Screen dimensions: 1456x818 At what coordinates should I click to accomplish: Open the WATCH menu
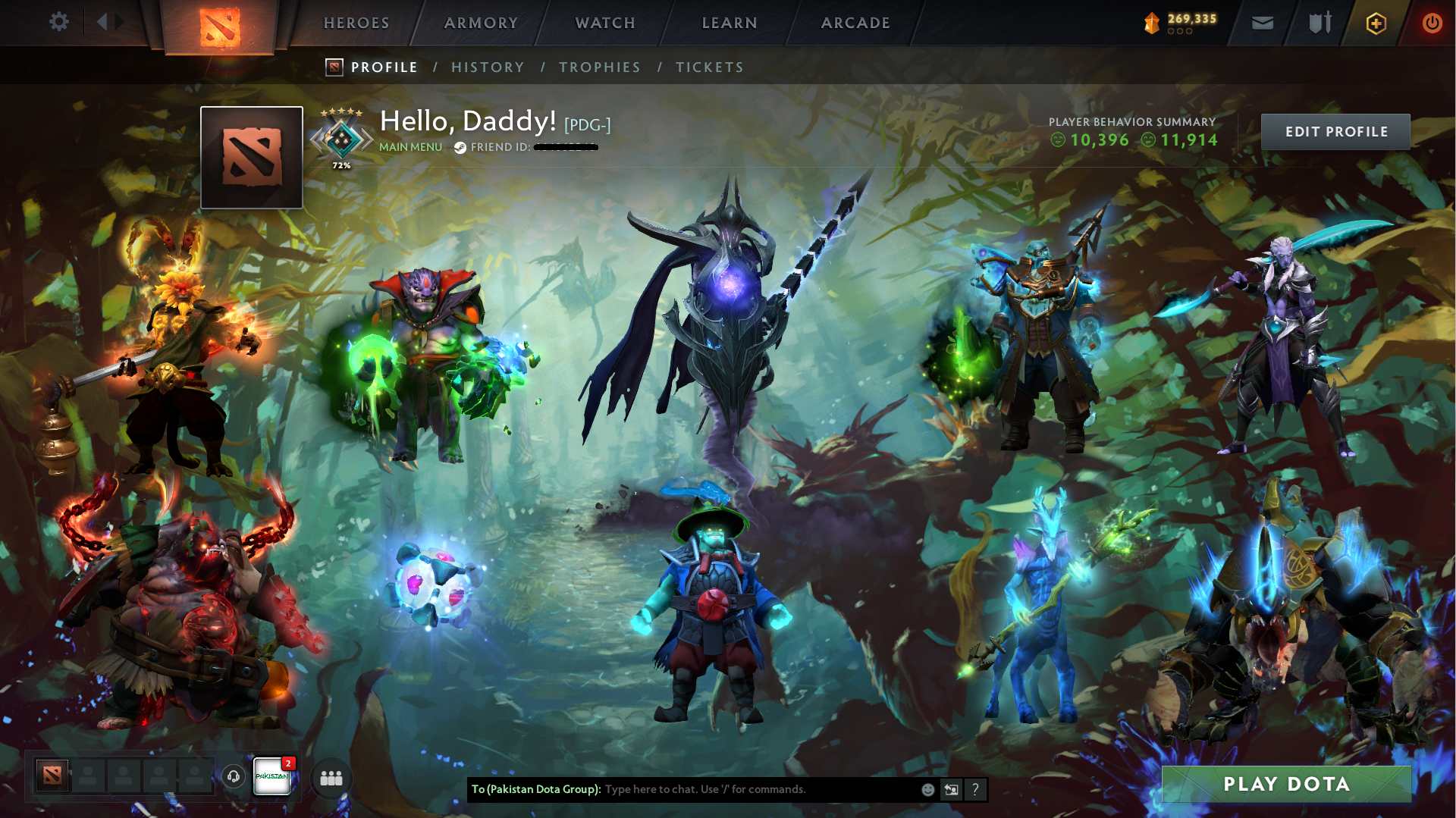[604, 23]
